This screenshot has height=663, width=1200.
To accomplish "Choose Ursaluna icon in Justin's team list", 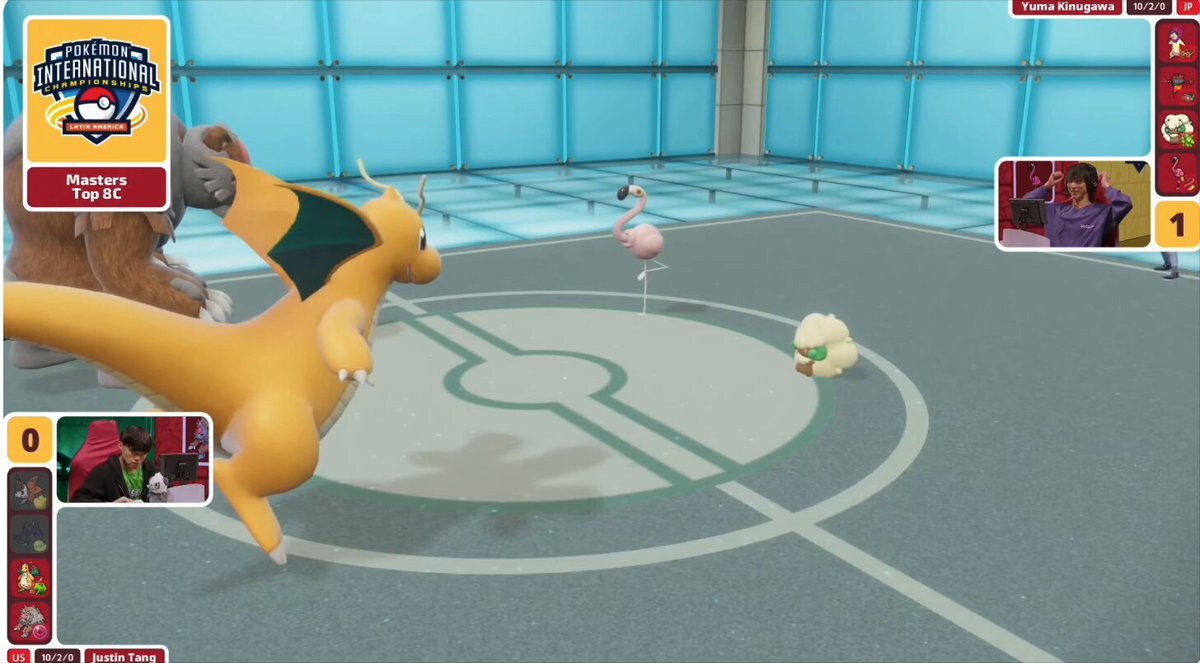I will click(30, 621).
